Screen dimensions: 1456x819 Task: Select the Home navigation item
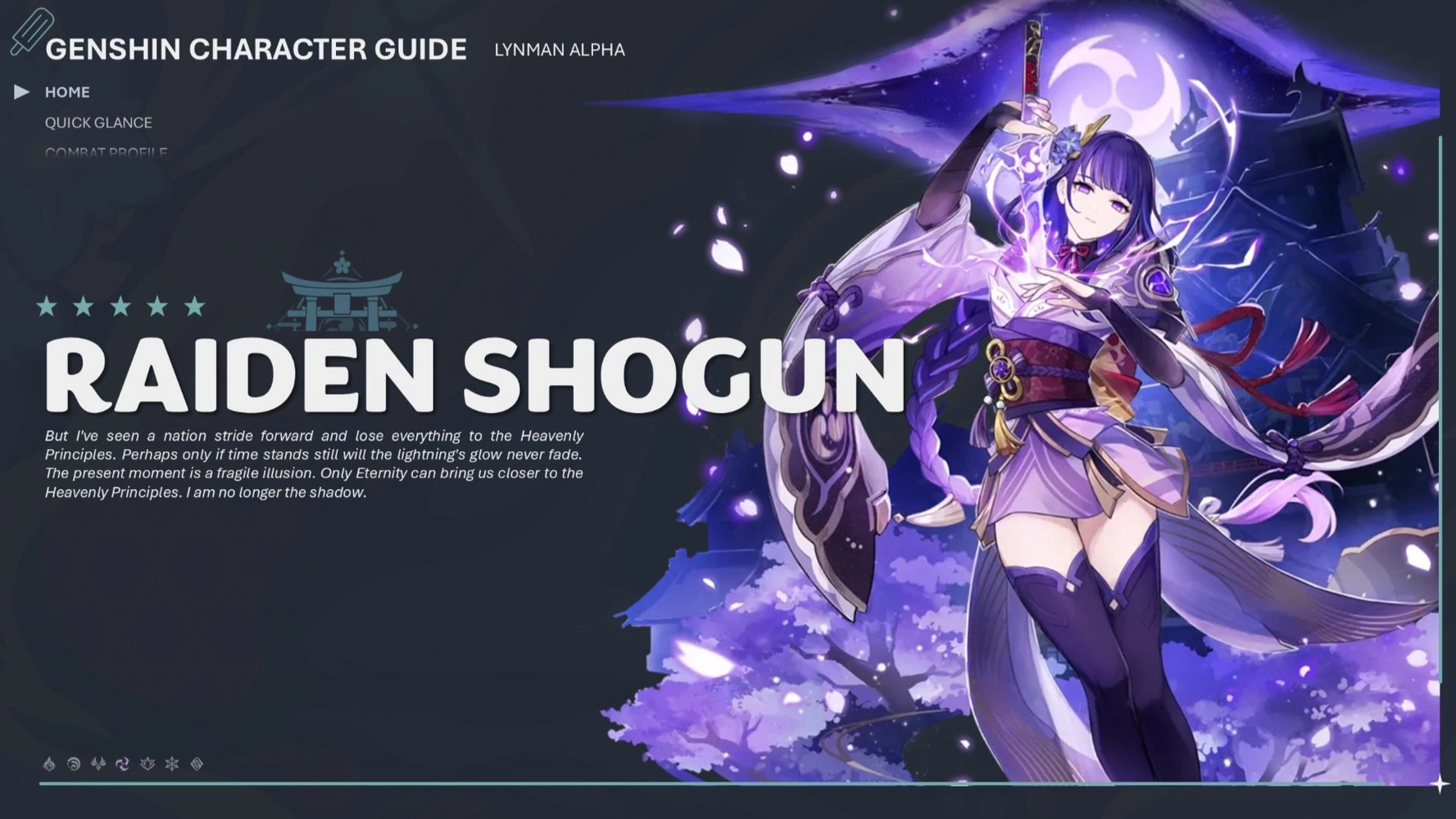[x=67, y=92]
